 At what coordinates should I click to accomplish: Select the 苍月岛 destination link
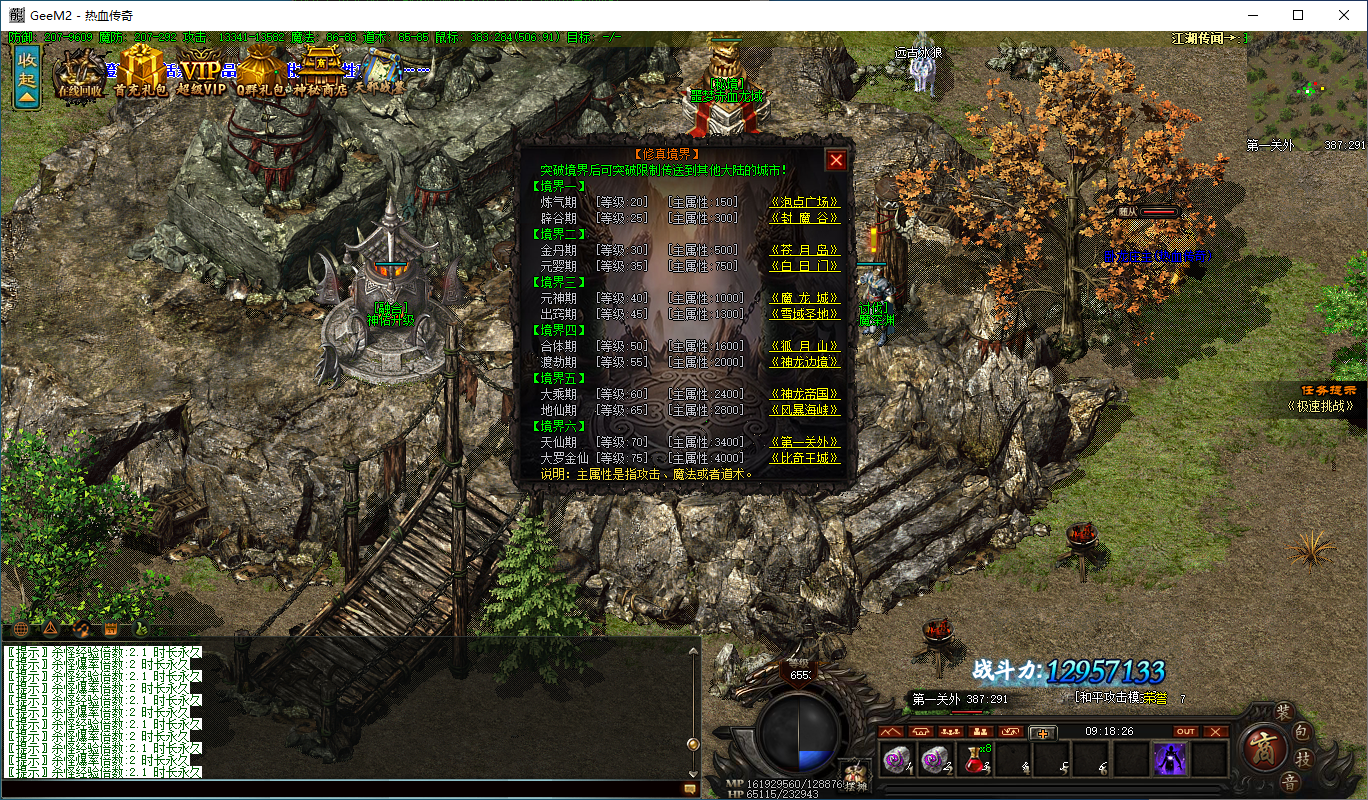[804, 250]
